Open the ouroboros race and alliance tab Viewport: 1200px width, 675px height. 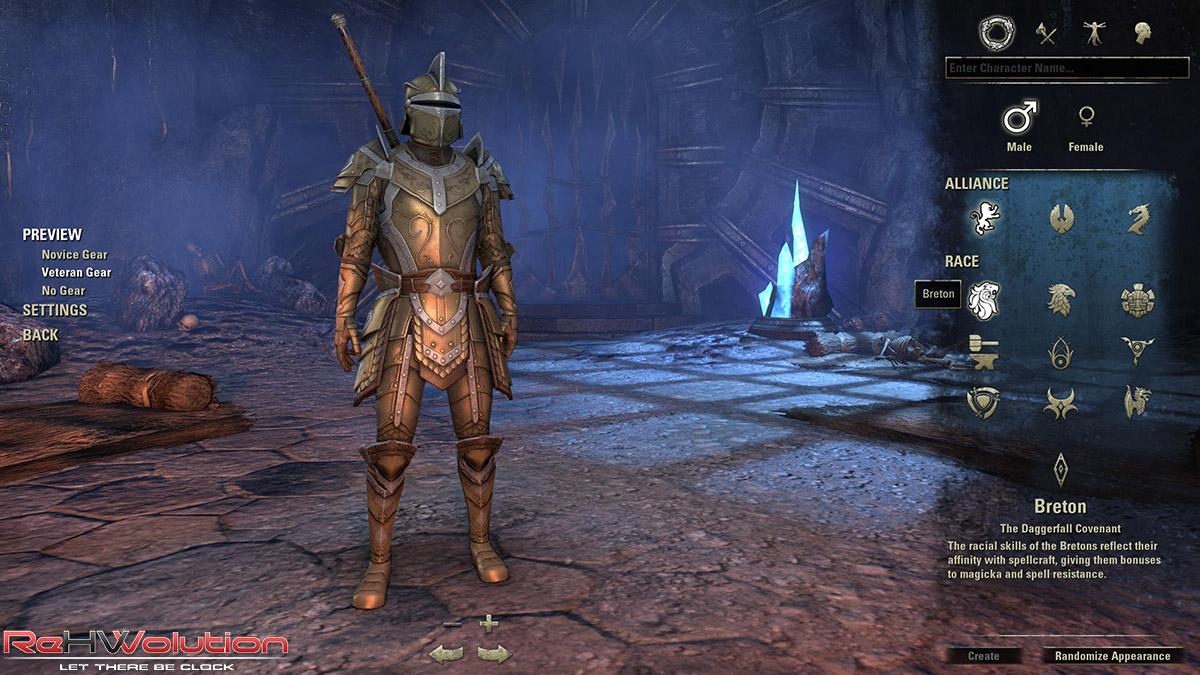[995, 33]
